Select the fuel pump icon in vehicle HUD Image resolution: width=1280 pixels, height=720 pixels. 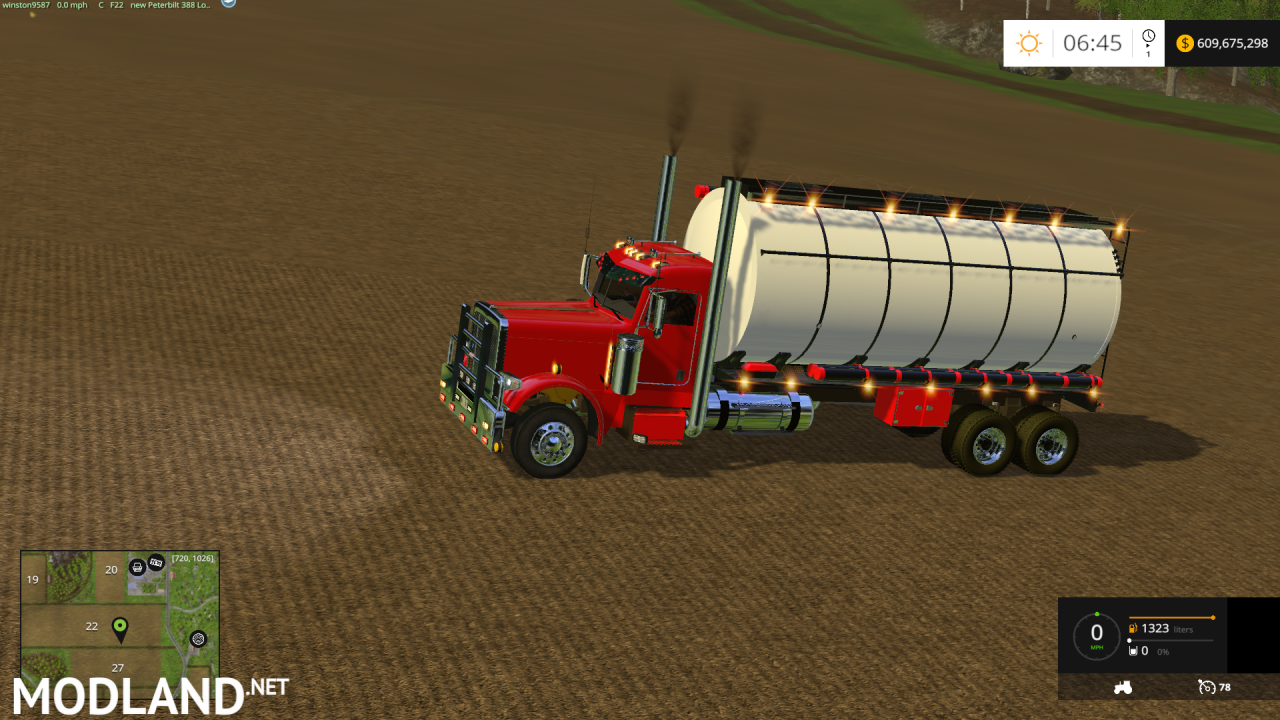1133,628
